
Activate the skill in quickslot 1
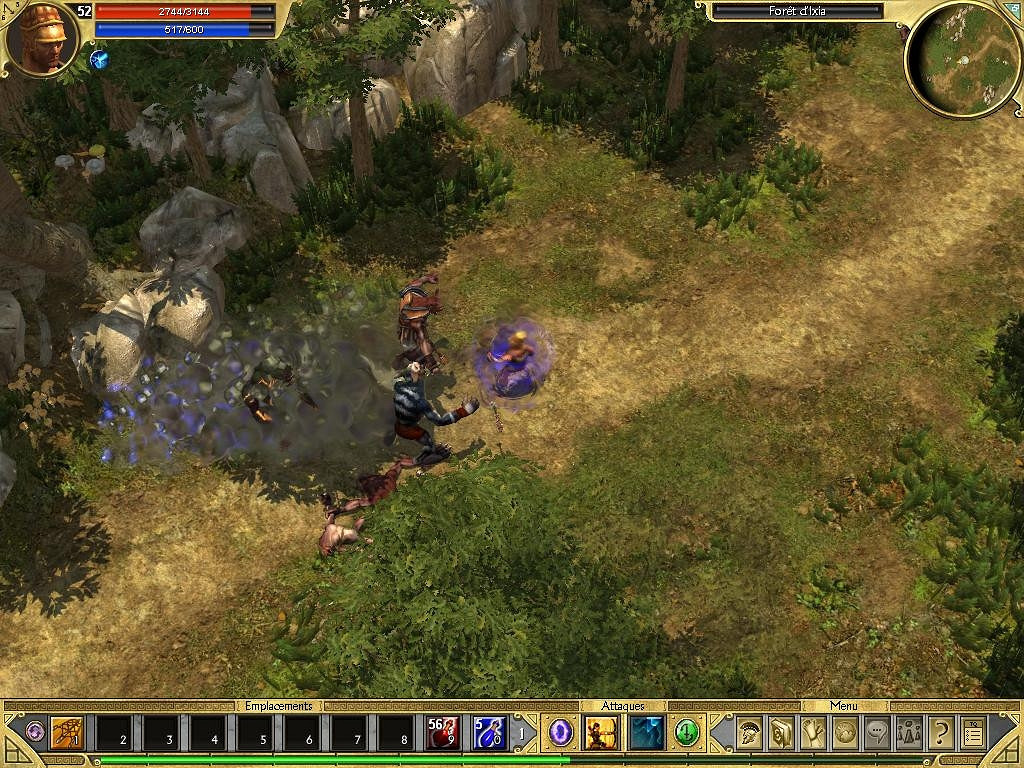[67, 734]
